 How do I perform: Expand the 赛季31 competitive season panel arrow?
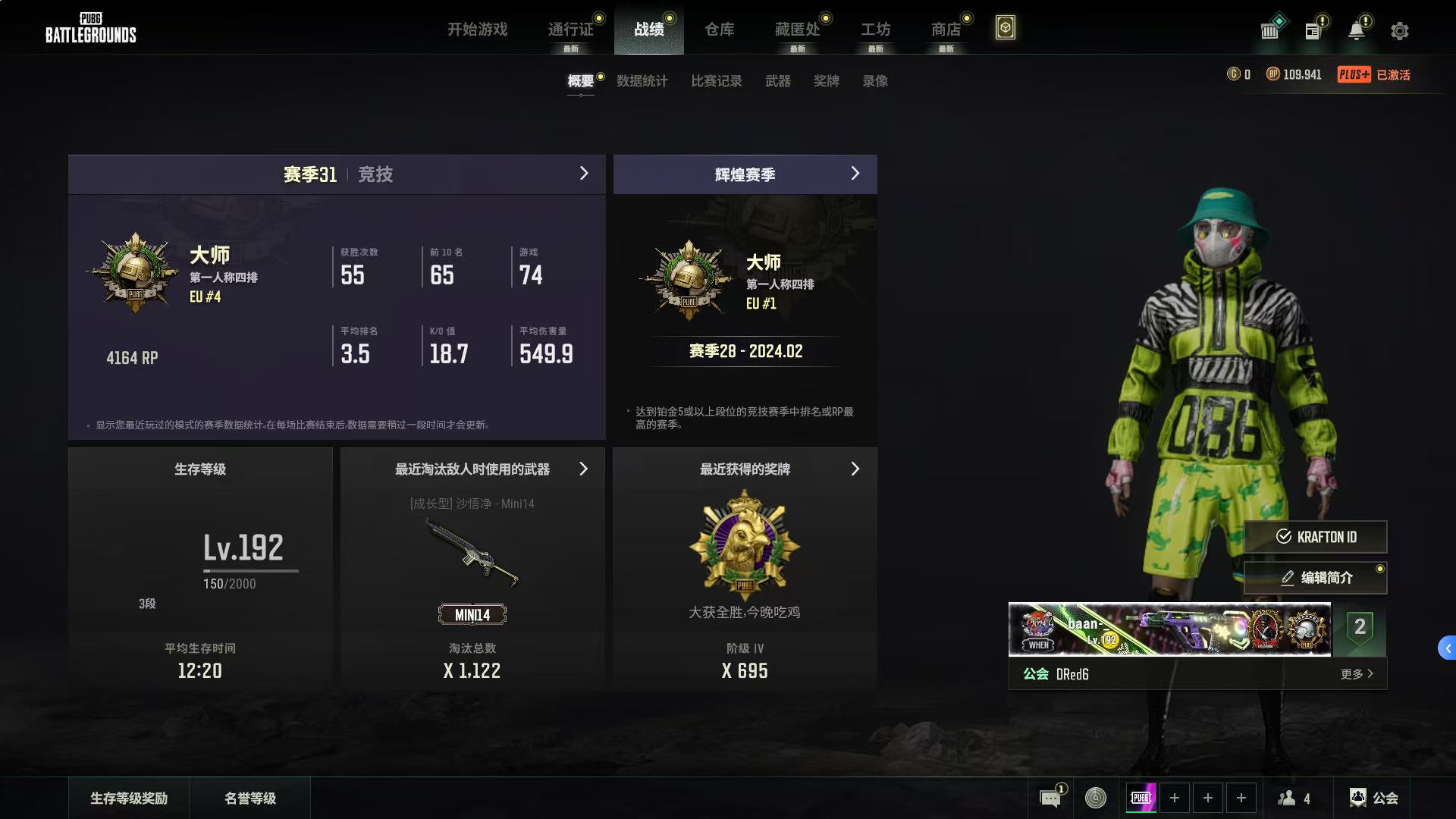584,174
